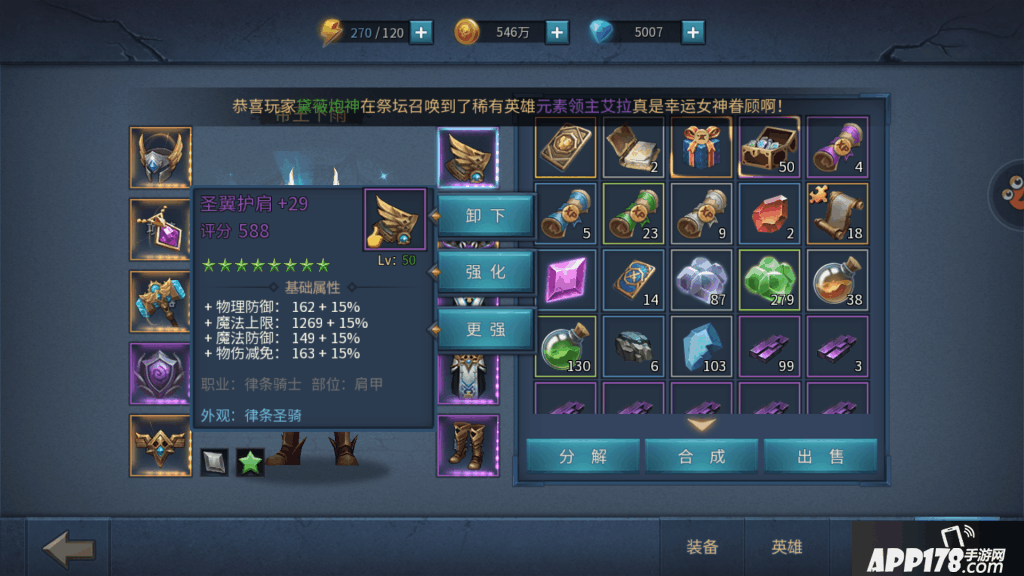Image resolution: width=1024 pixels, height=576 pixels.
Task: Select the treasure chest stack of 50
Action: 769,147
